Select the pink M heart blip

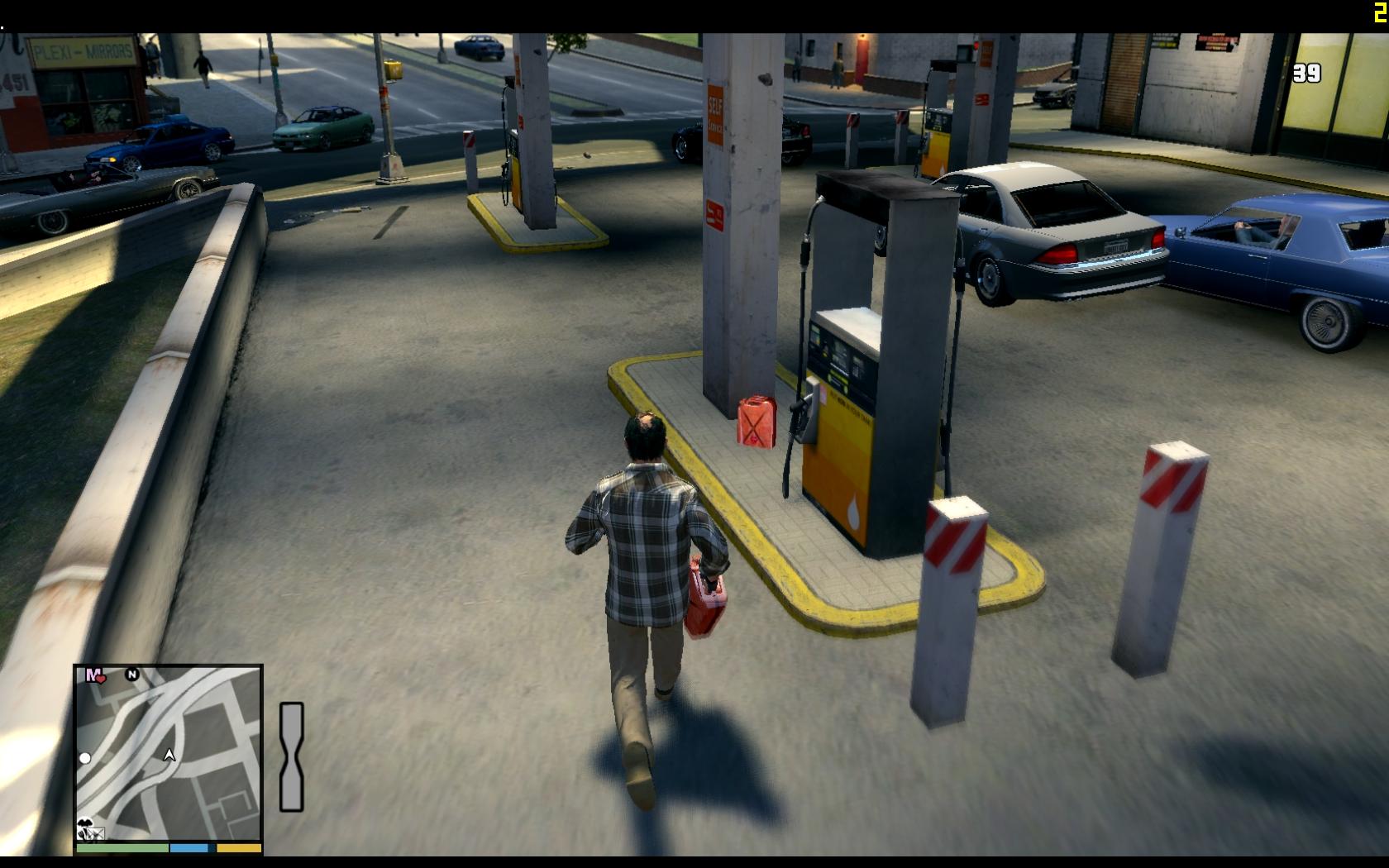click(x=96, y=675)
